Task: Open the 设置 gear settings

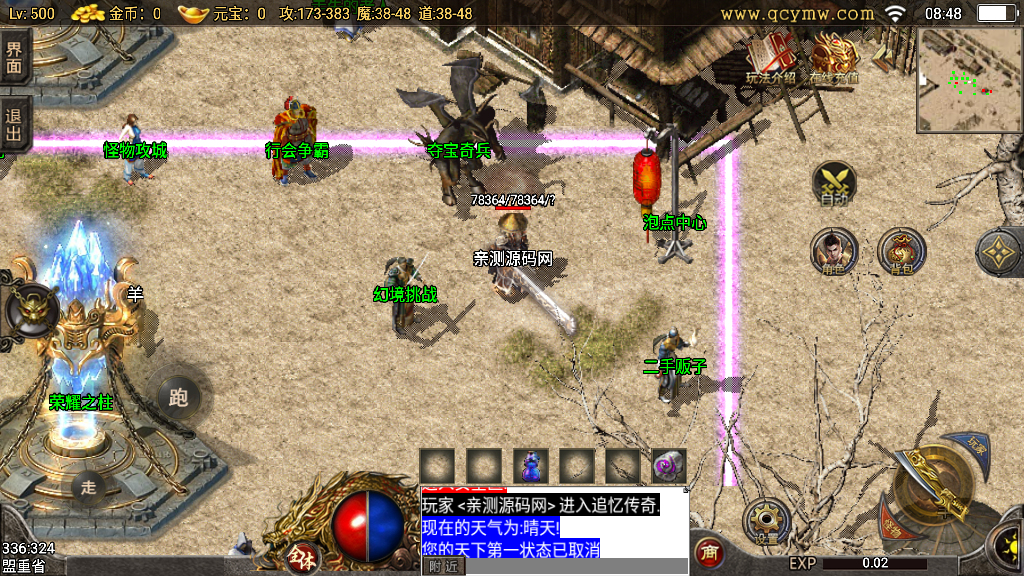Action: pos(767,521)
